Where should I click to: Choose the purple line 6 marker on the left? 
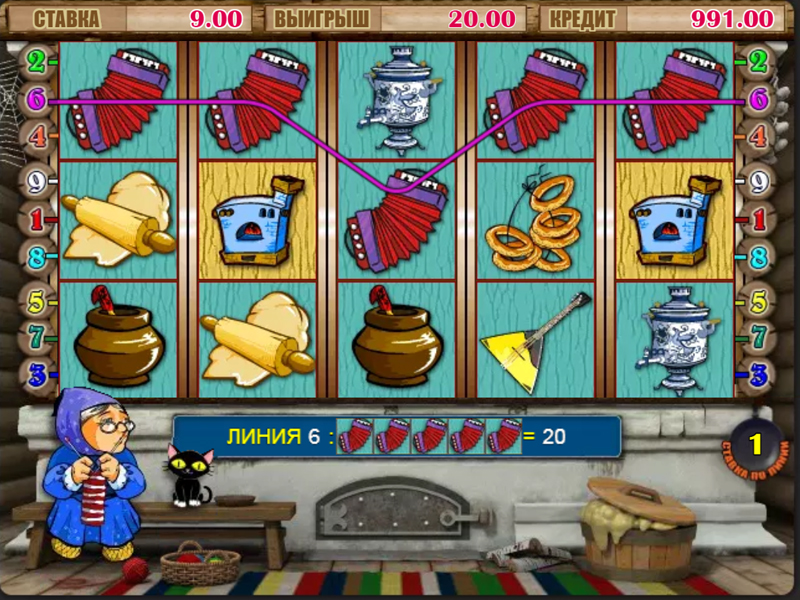pyautogui.click(x=37, y=99)
